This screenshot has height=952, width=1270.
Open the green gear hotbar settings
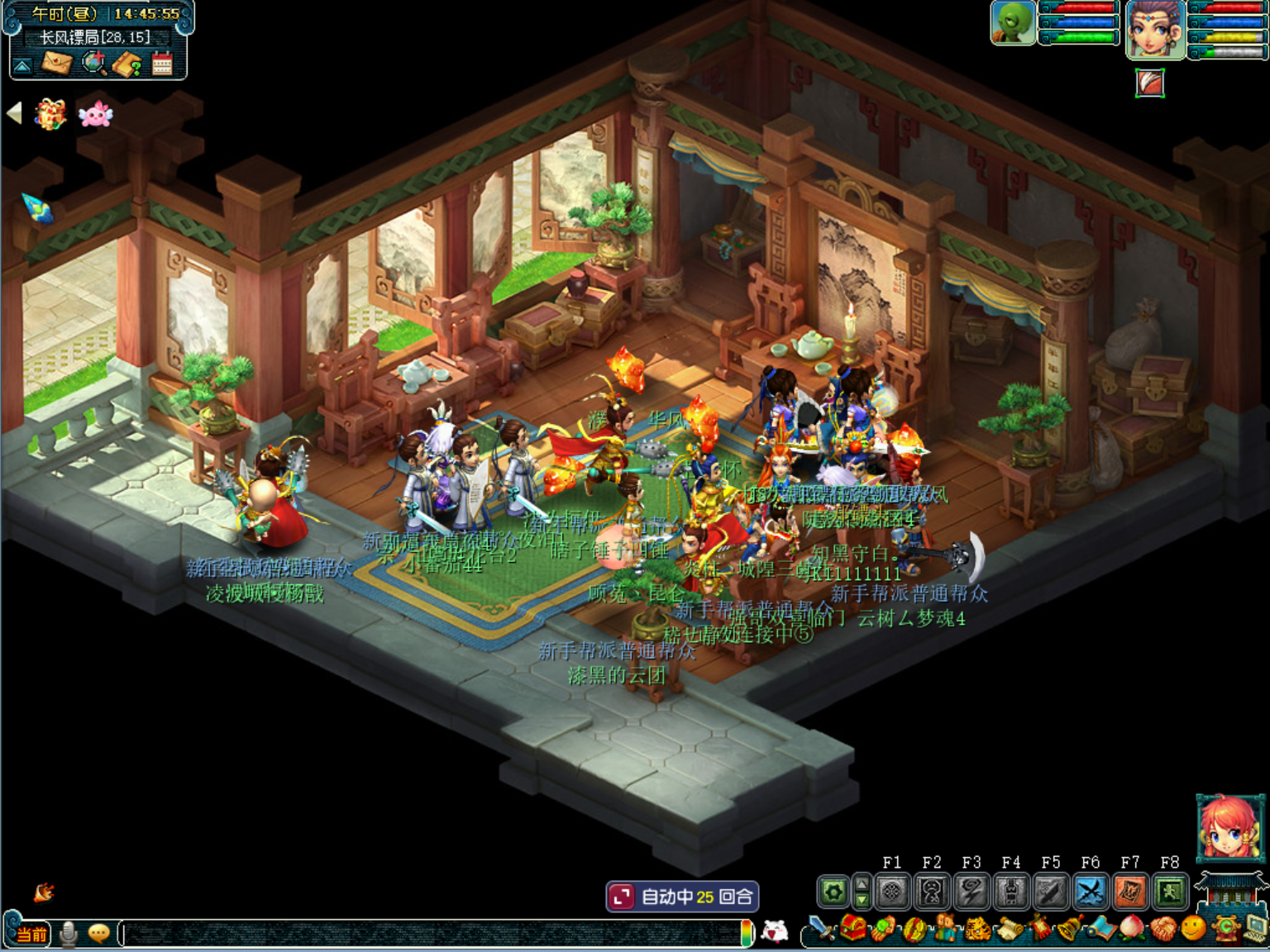[833, 892]
